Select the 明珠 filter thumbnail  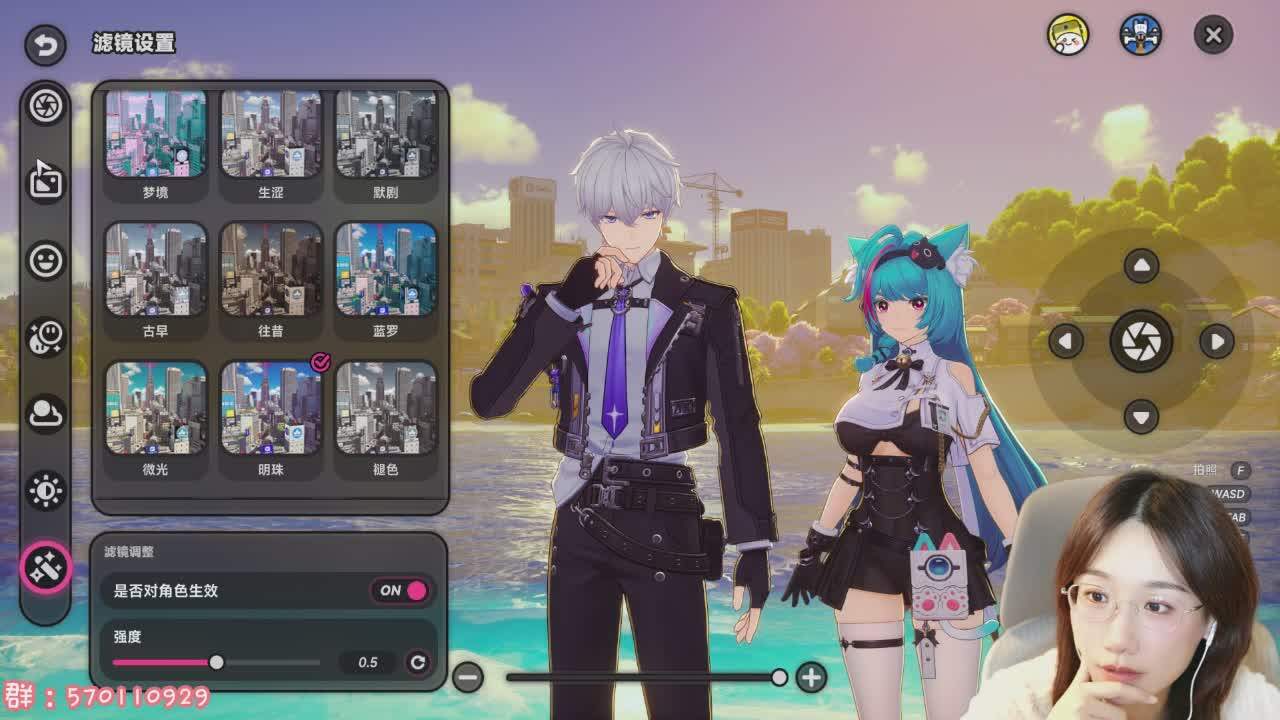pos(271,408)
